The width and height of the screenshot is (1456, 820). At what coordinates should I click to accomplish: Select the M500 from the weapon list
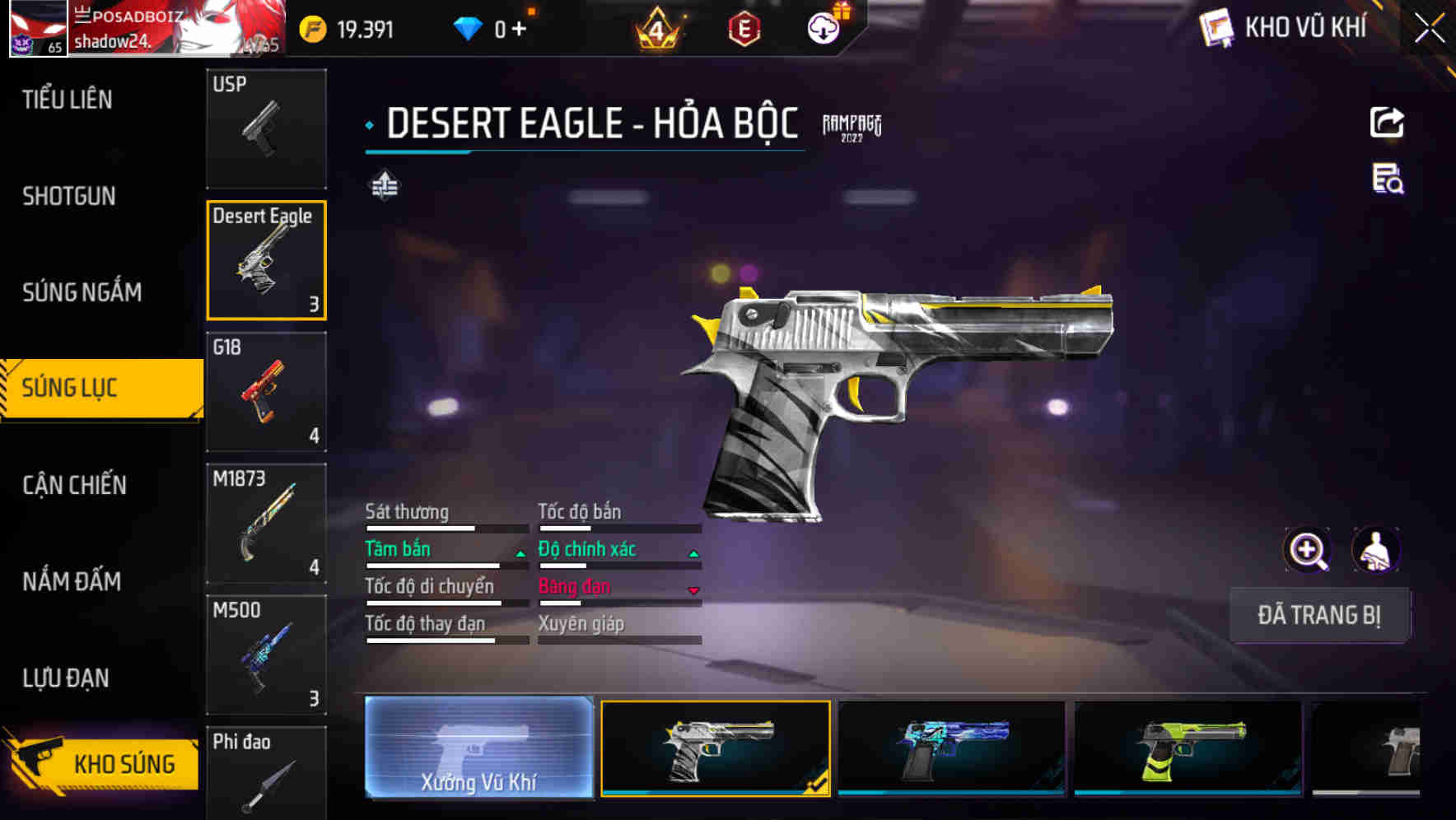[x=267, y=655]
